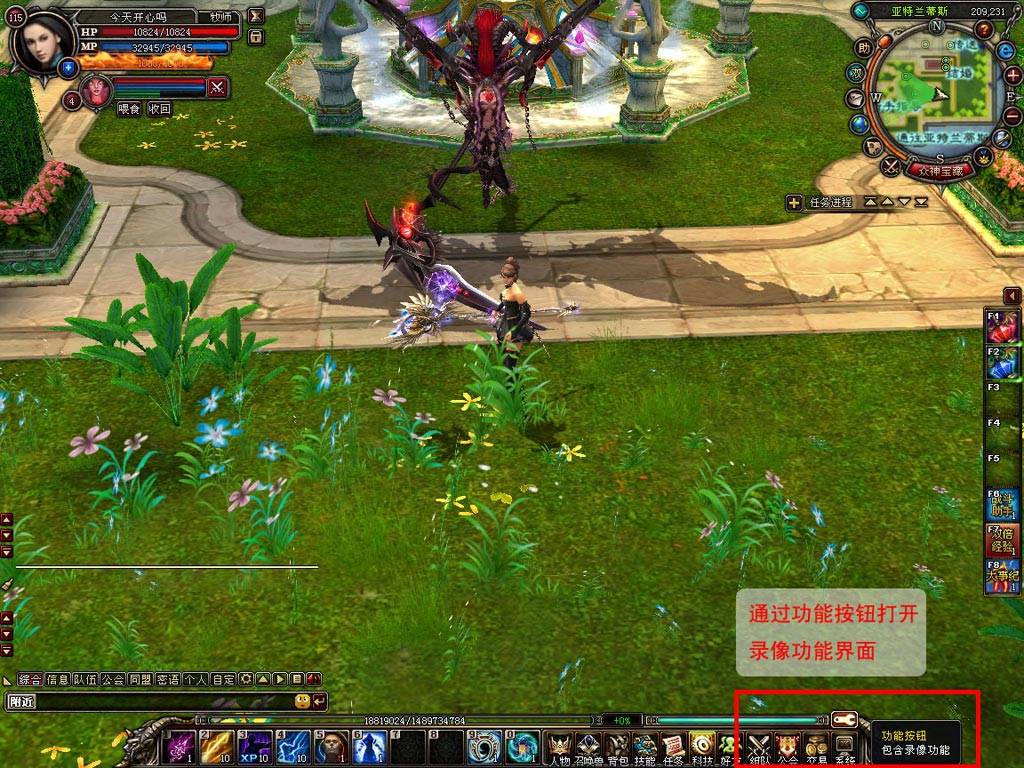The width and height of the screenshot is (1024, 768).
Task: Select the 综合 general chat tab
Action: [30, 679]
